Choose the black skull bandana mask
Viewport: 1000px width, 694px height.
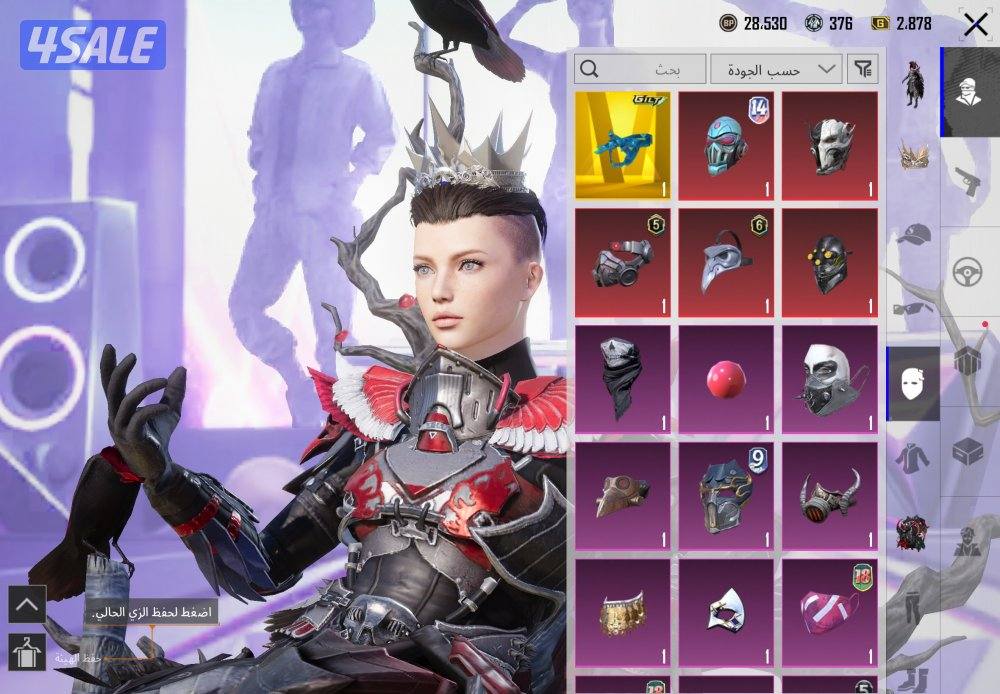(x=623, y=380)
